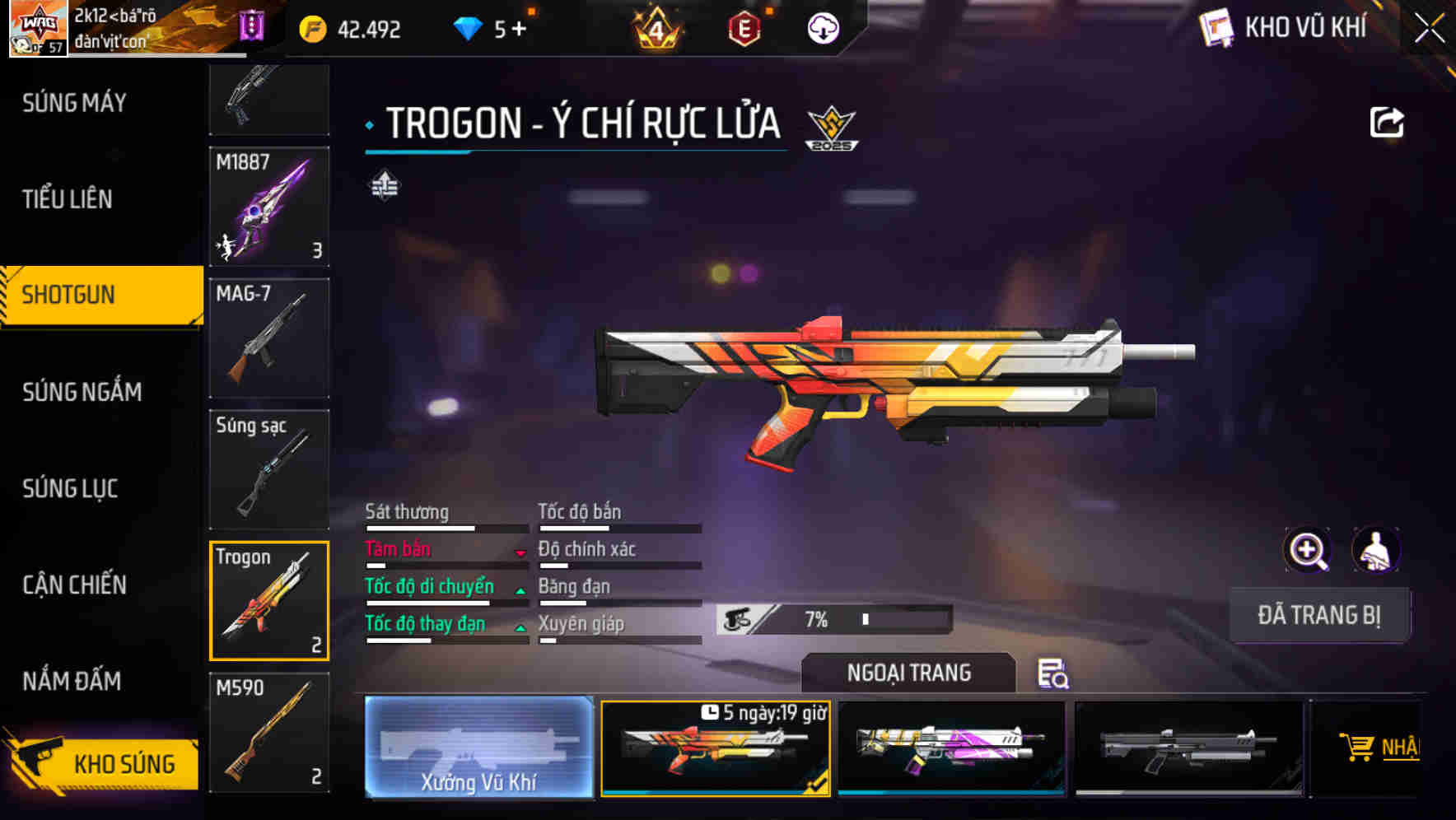This screenshot has height=820, width=1456.
Task: Open the magnifier zoom preview icon
Action: click(x=1308, y=550)
